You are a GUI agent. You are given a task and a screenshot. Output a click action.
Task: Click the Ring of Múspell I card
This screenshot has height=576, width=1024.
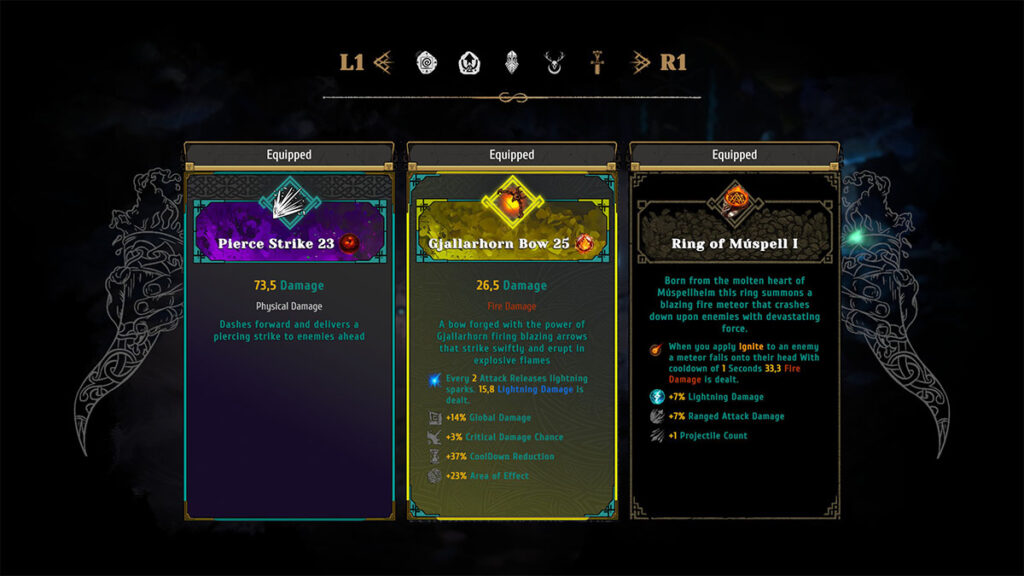pyautogui.click(x=735, y=340)
